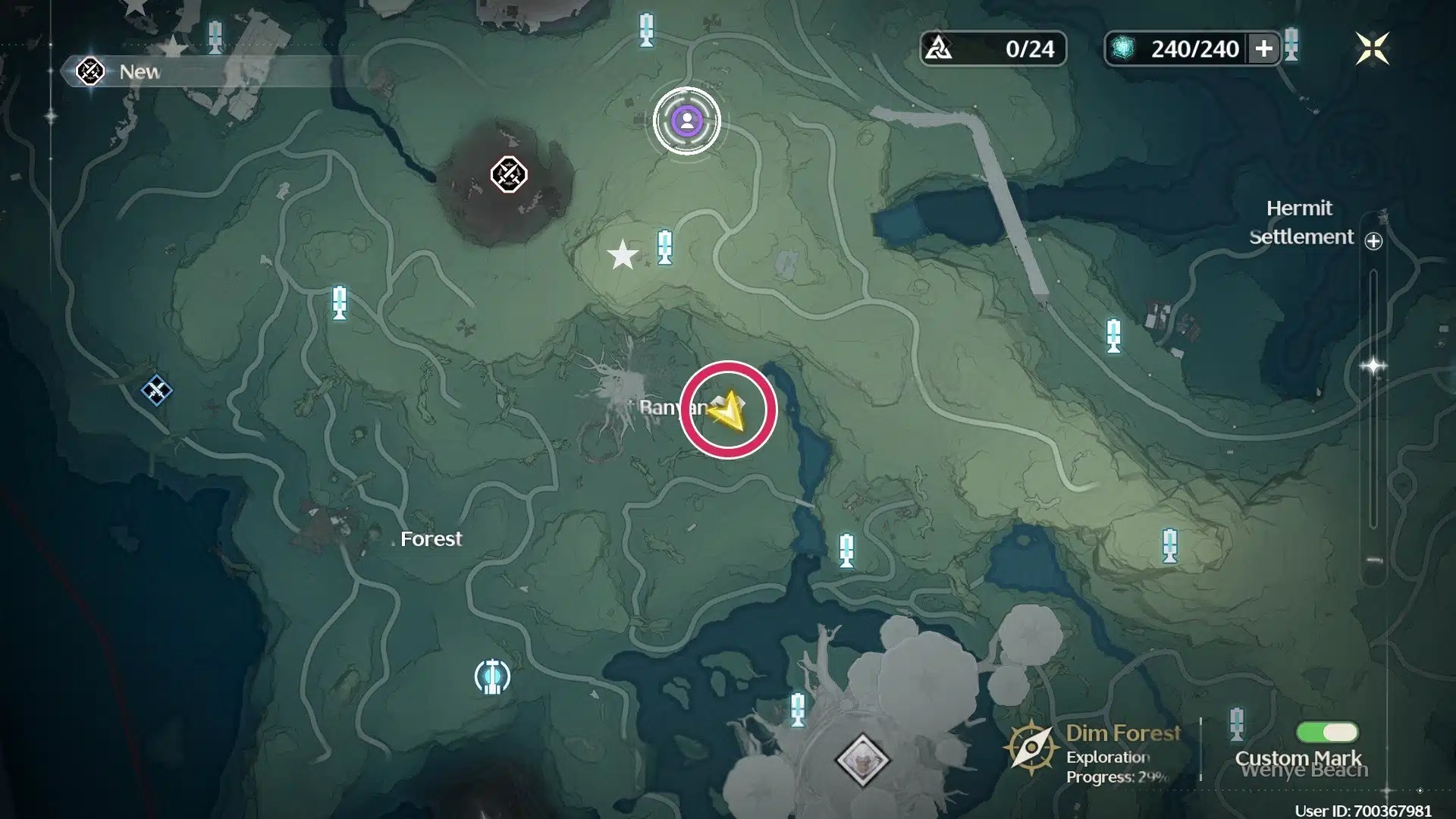The height and width of the screenshot is (819, 1456).
Task: Select the purple character quest marker
Action: tap(687, 121)
